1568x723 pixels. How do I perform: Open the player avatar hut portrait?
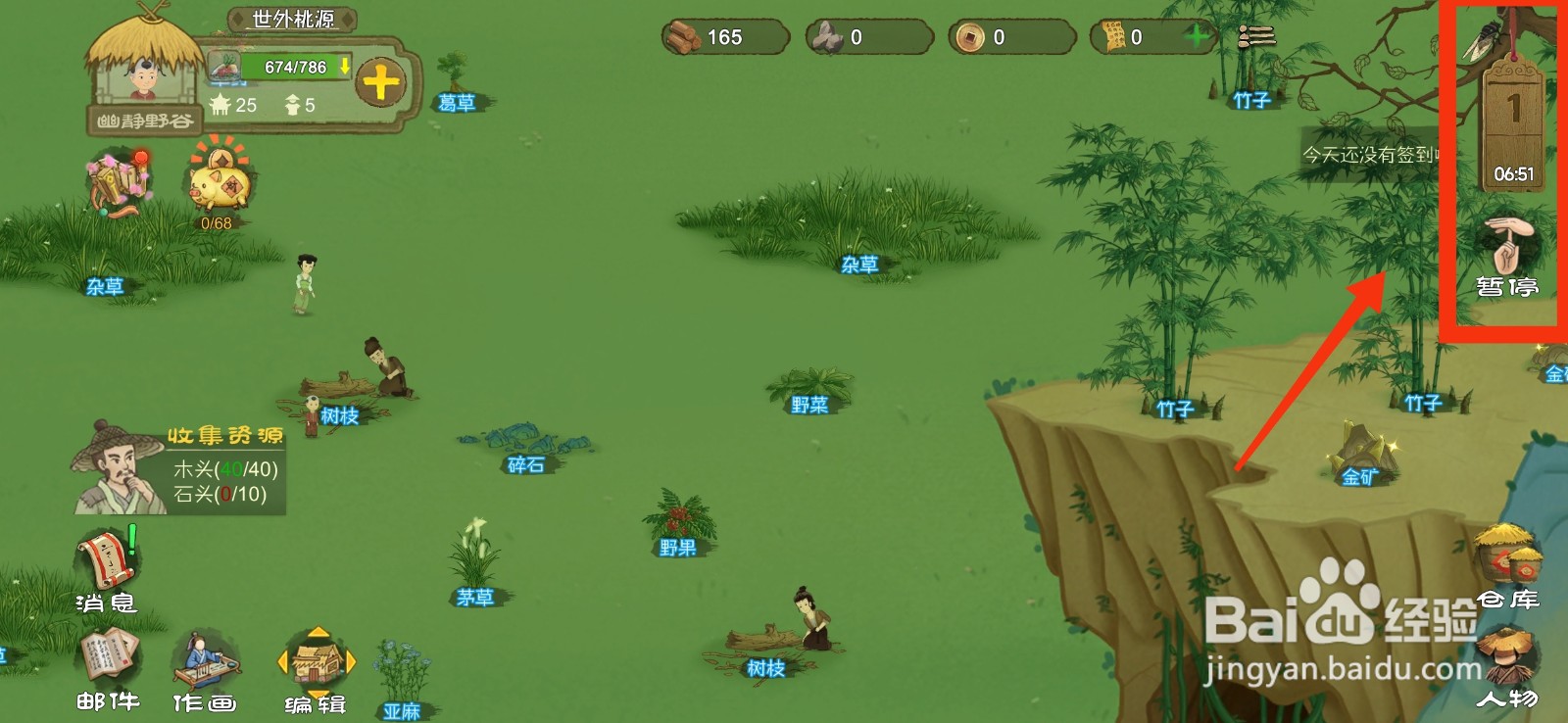point(143,69)
